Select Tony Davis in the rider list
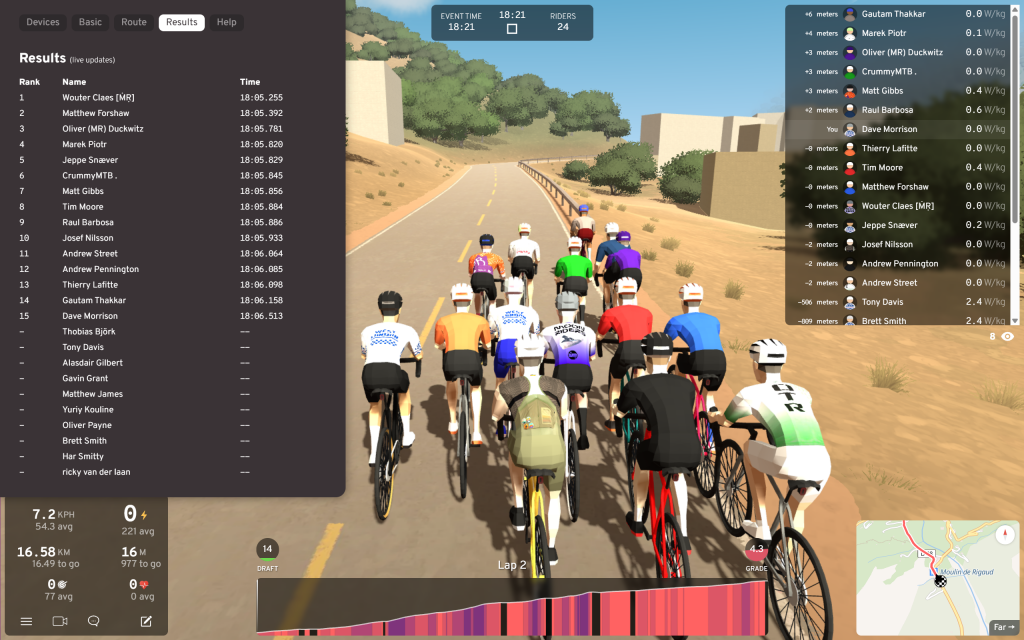This screenshot has height=640, width=1024. click(883, 302)
